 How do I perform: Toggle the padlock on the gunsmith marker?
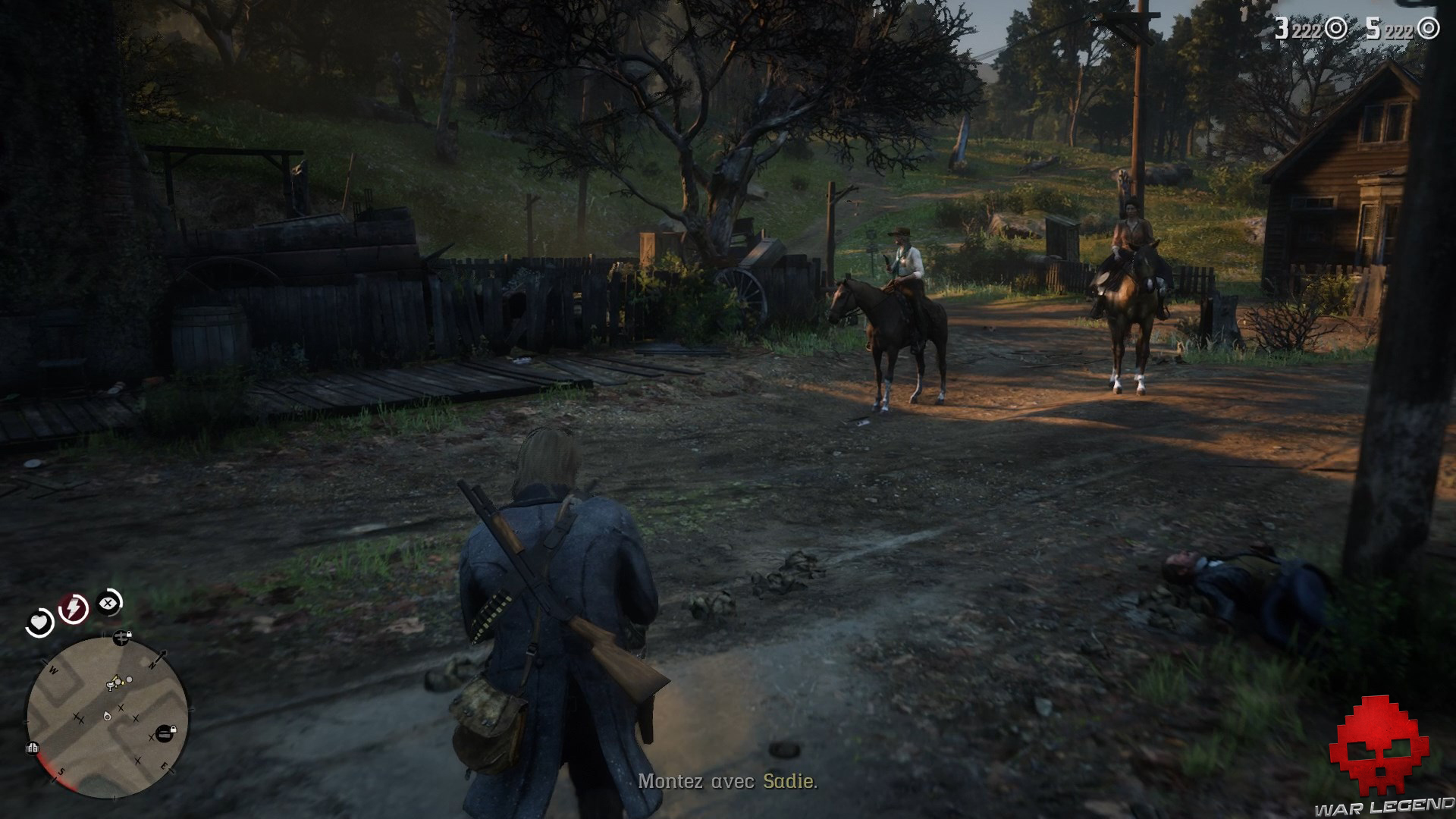pos(174,730)
